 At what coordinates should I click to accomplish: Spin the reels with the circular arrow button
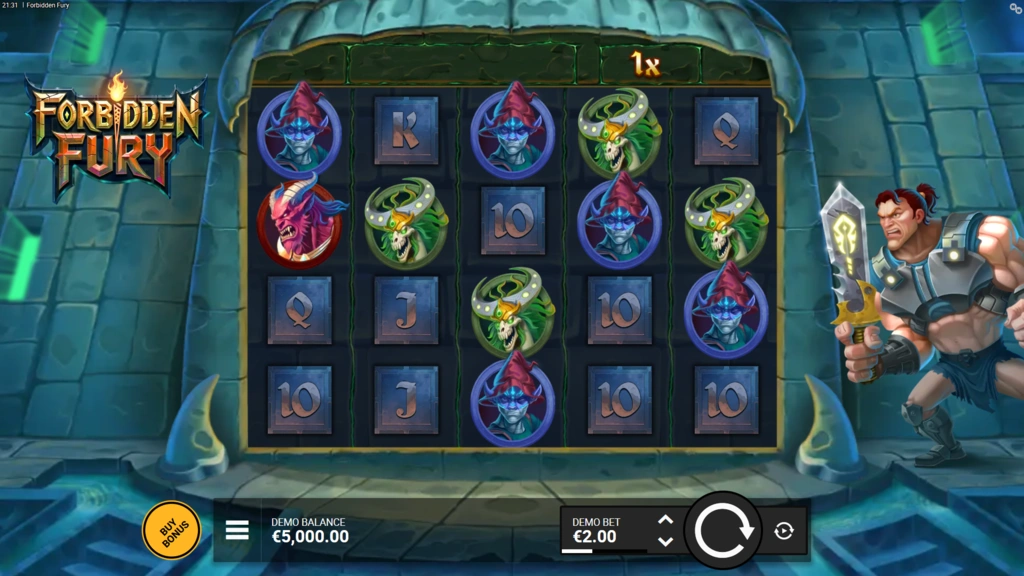click(723, 530)
